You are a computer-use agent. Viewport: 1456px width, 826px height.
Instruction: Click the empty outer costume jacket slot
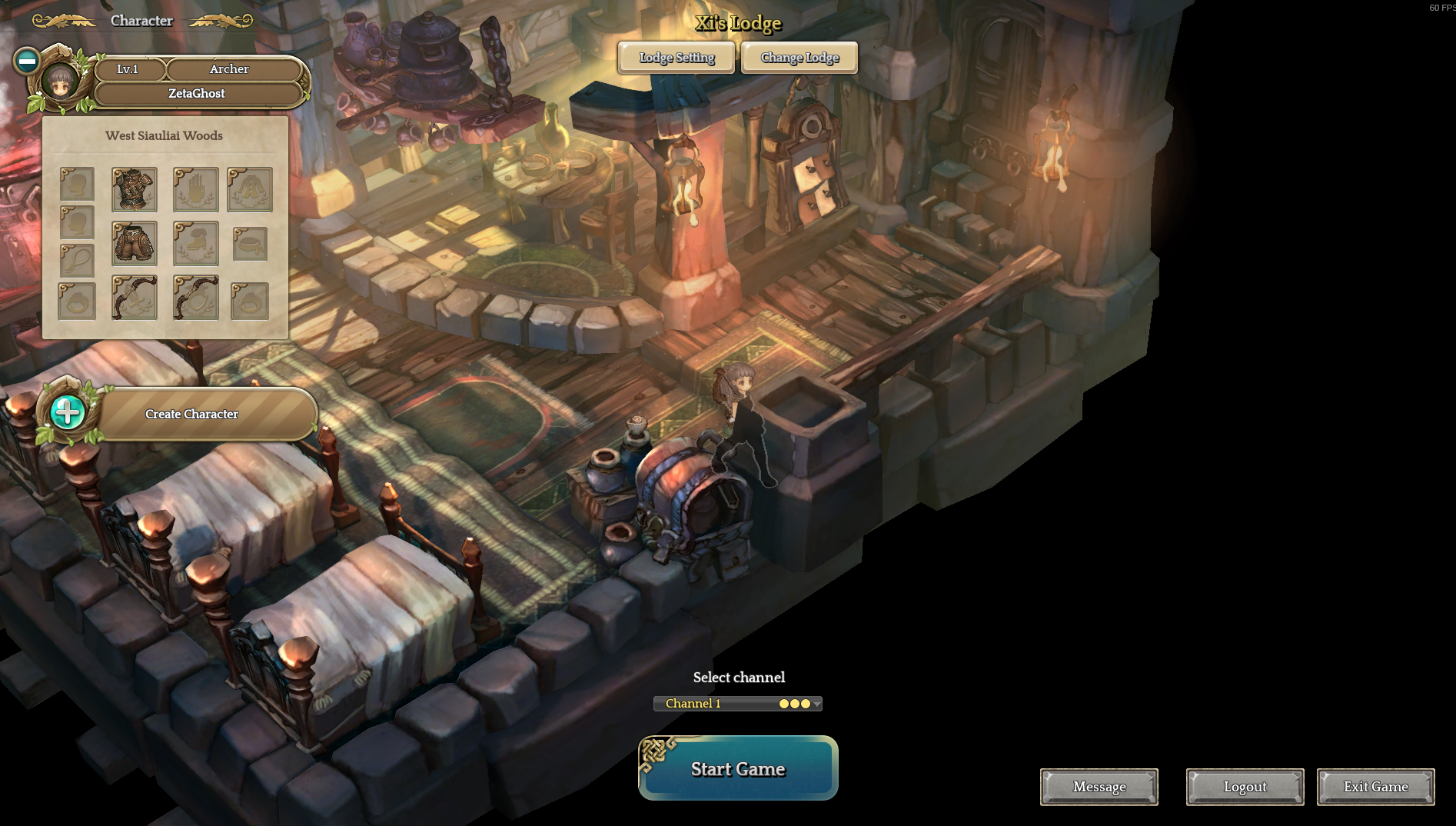point(250,189)
